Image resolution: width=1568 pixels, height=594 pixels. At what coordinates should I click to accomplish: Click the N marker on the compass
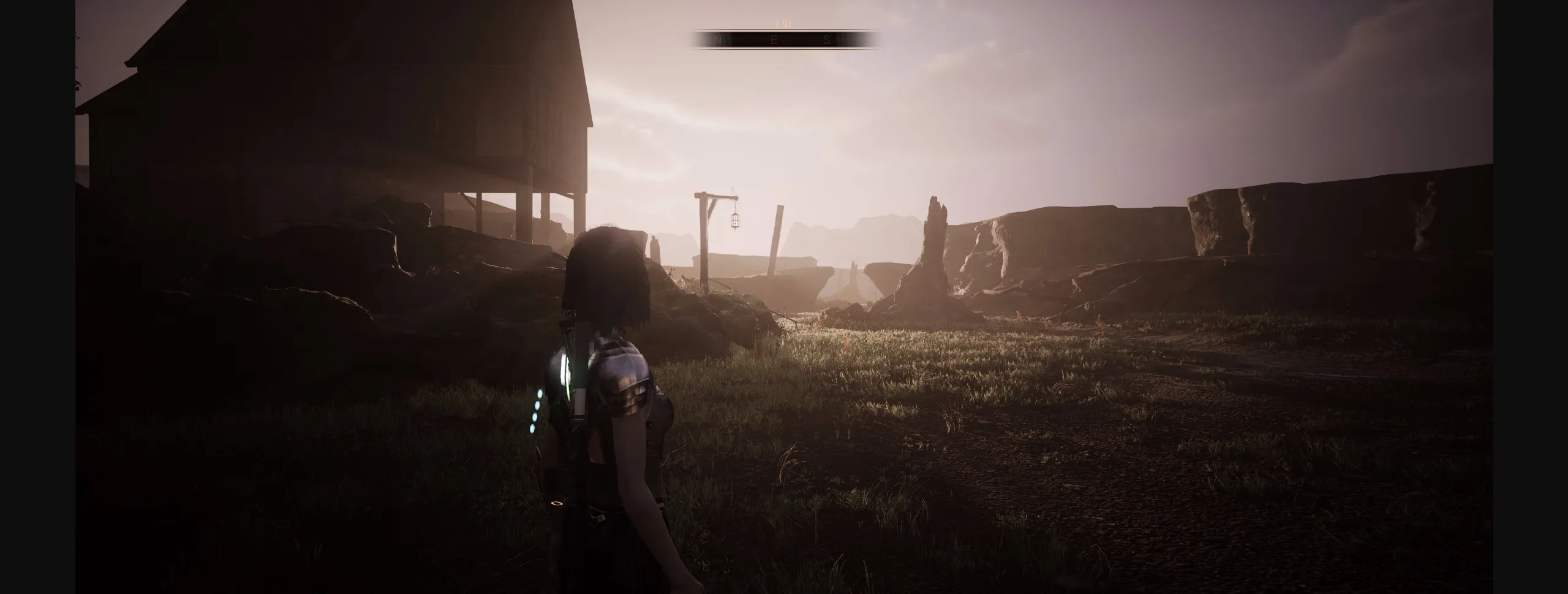pos(718,40)
